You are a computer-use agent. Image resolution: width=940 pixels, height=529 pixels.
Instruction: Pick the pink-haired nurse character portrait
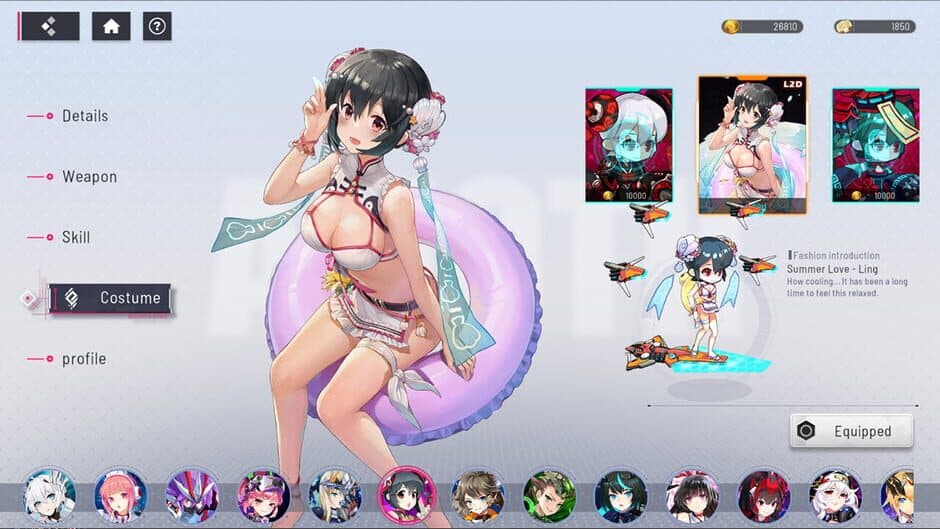click(121, 495)
